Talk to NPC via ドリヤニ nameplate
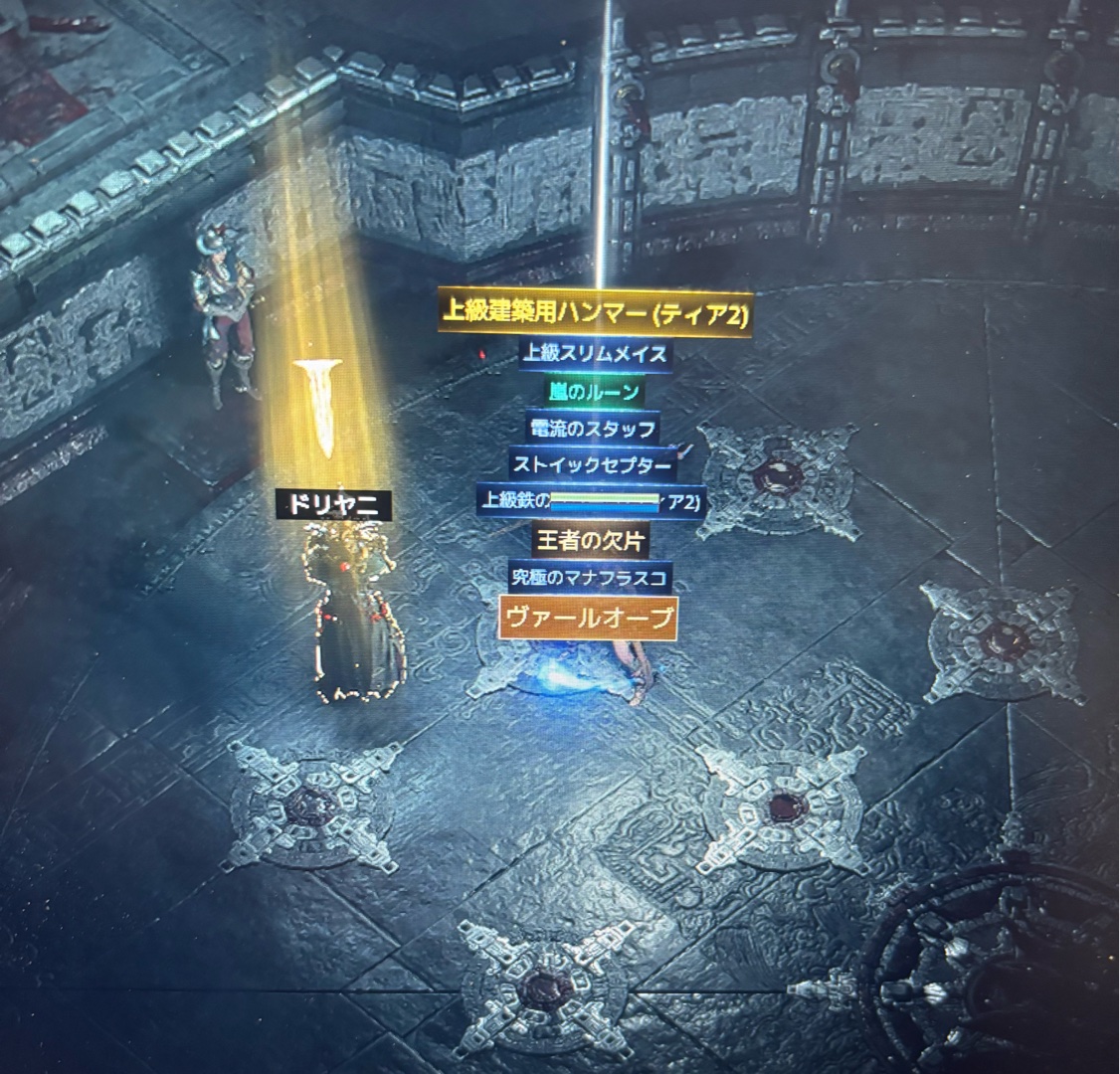1120x1074 pixels. click(333, 504)
